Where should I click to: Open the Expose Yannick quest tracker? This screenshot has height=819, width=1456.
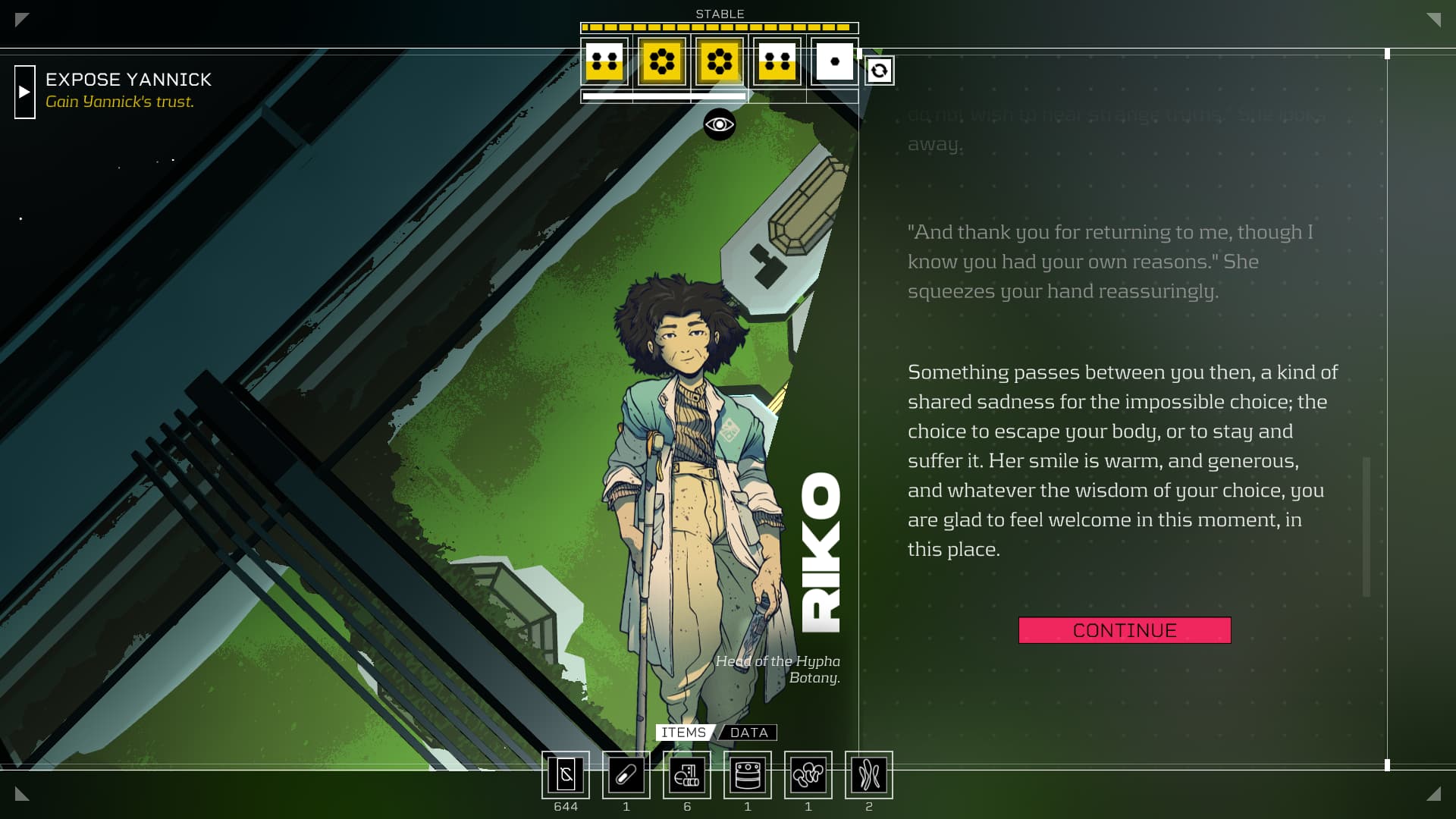(x=128, y=80)
